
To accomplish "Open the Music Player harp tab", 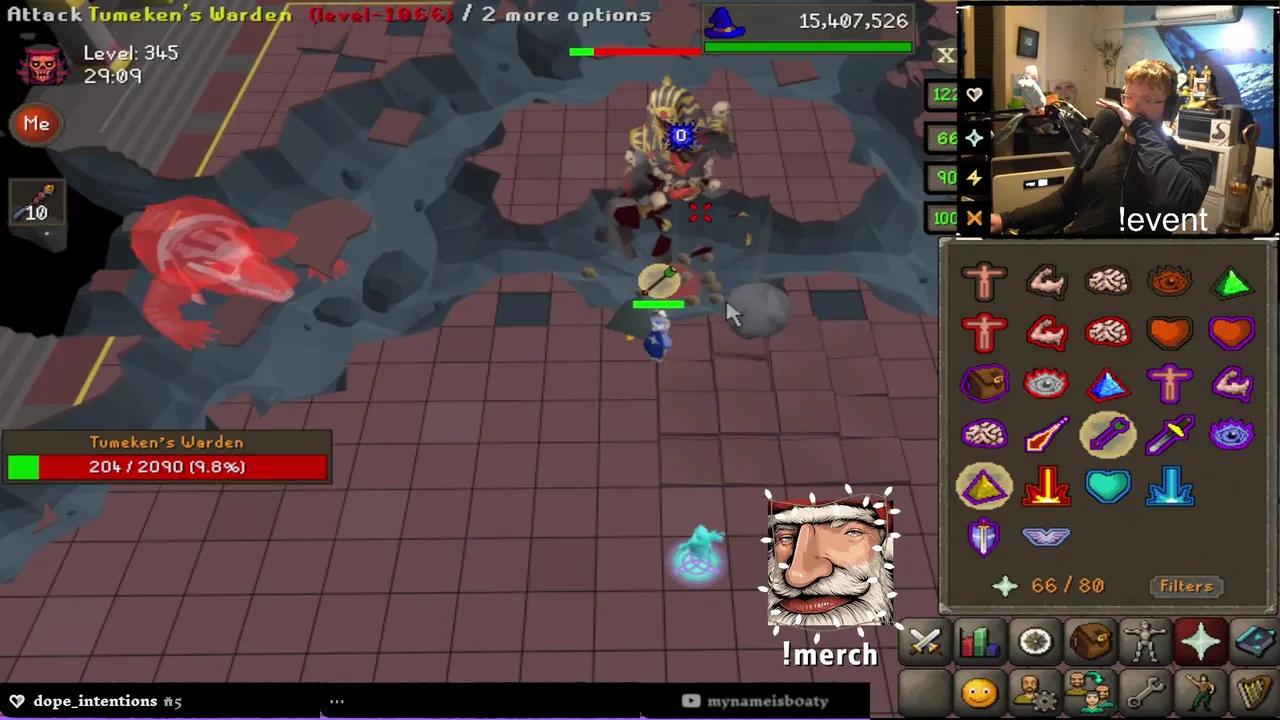I will point(1255,690).
